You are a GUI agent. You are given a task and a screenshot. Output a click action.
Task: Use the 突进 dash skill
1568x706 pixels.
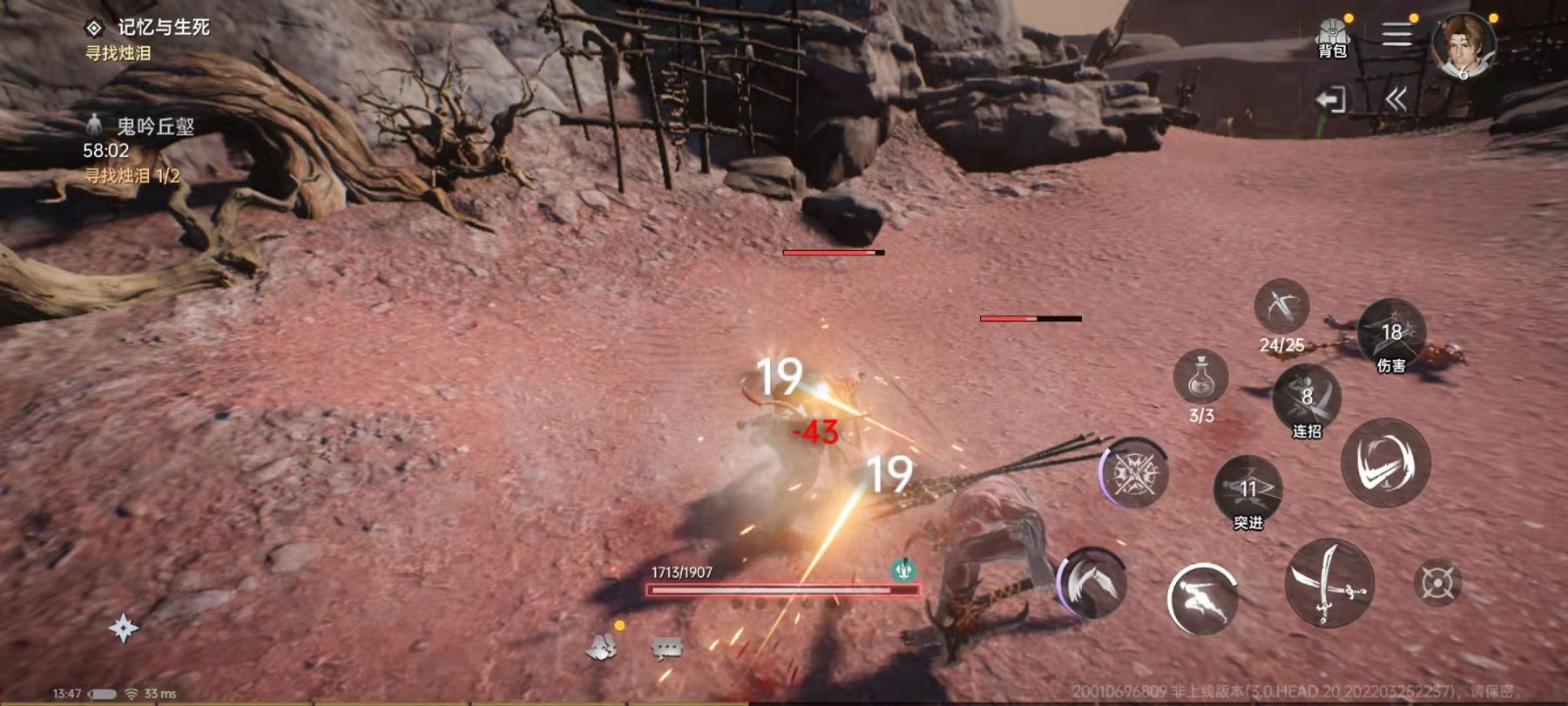click(x=1248, y=489)
